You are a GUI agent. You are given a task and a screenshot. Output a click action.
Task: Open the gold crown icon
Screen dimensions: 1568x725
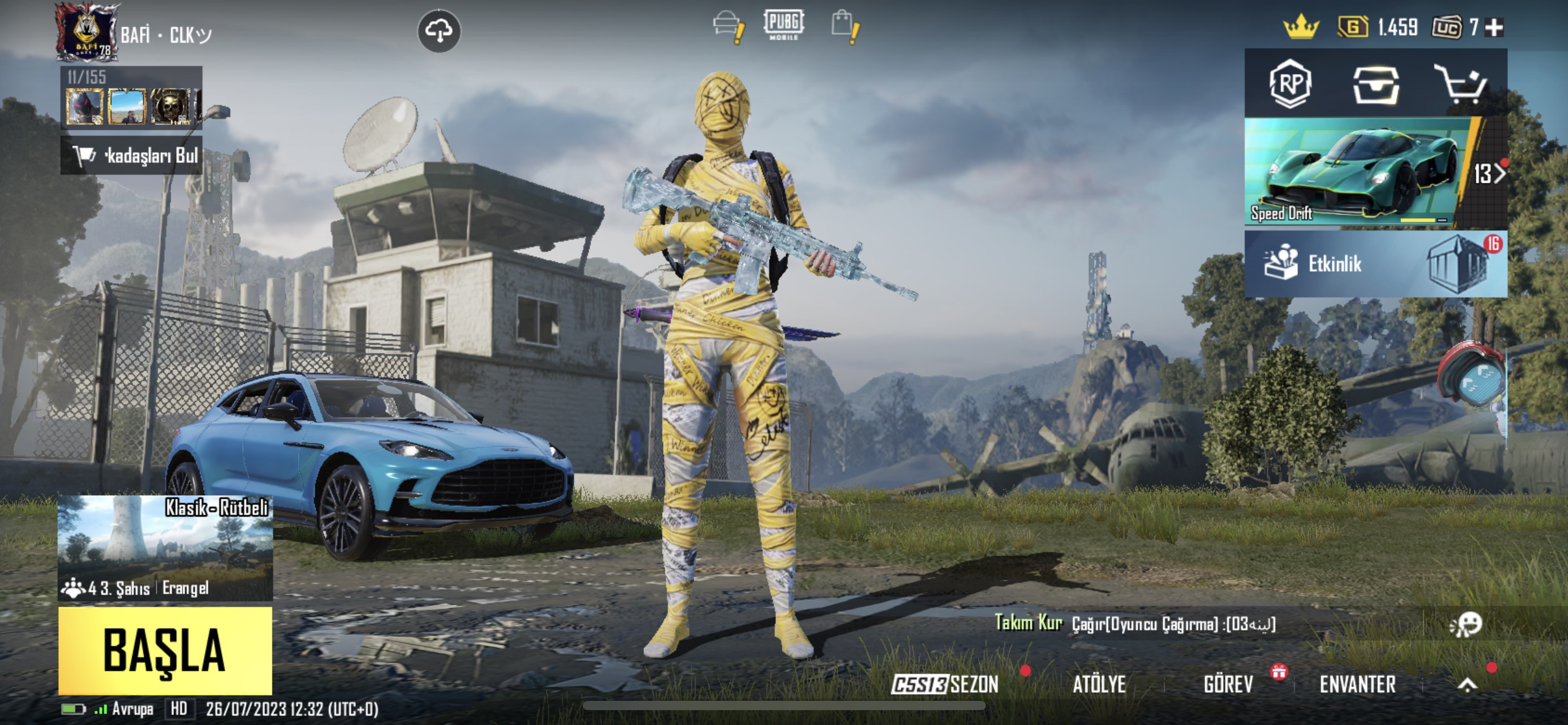tap(1301, 27)
